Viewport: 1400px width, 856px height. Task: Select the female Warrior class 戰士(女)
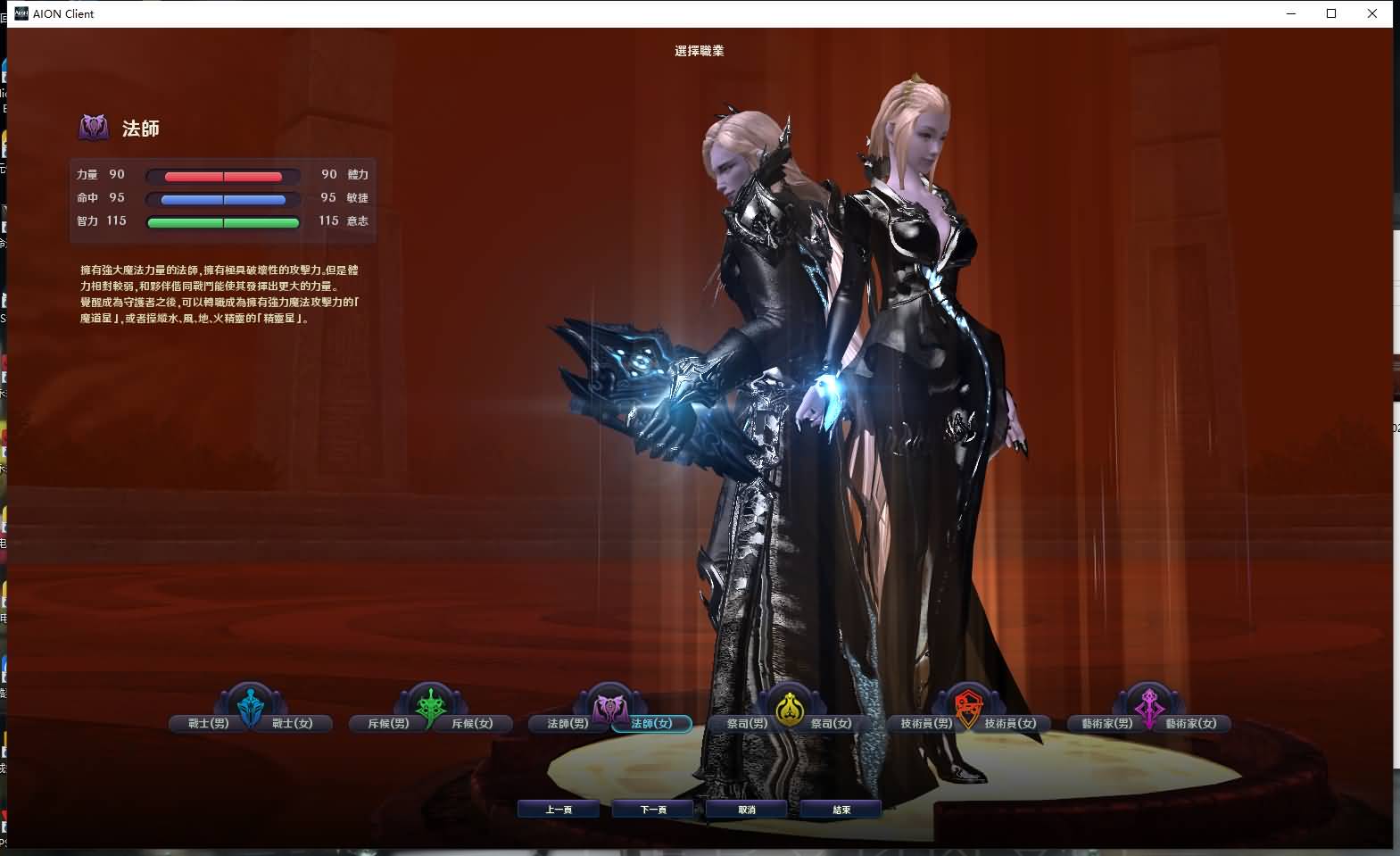[x=293, y=723]
